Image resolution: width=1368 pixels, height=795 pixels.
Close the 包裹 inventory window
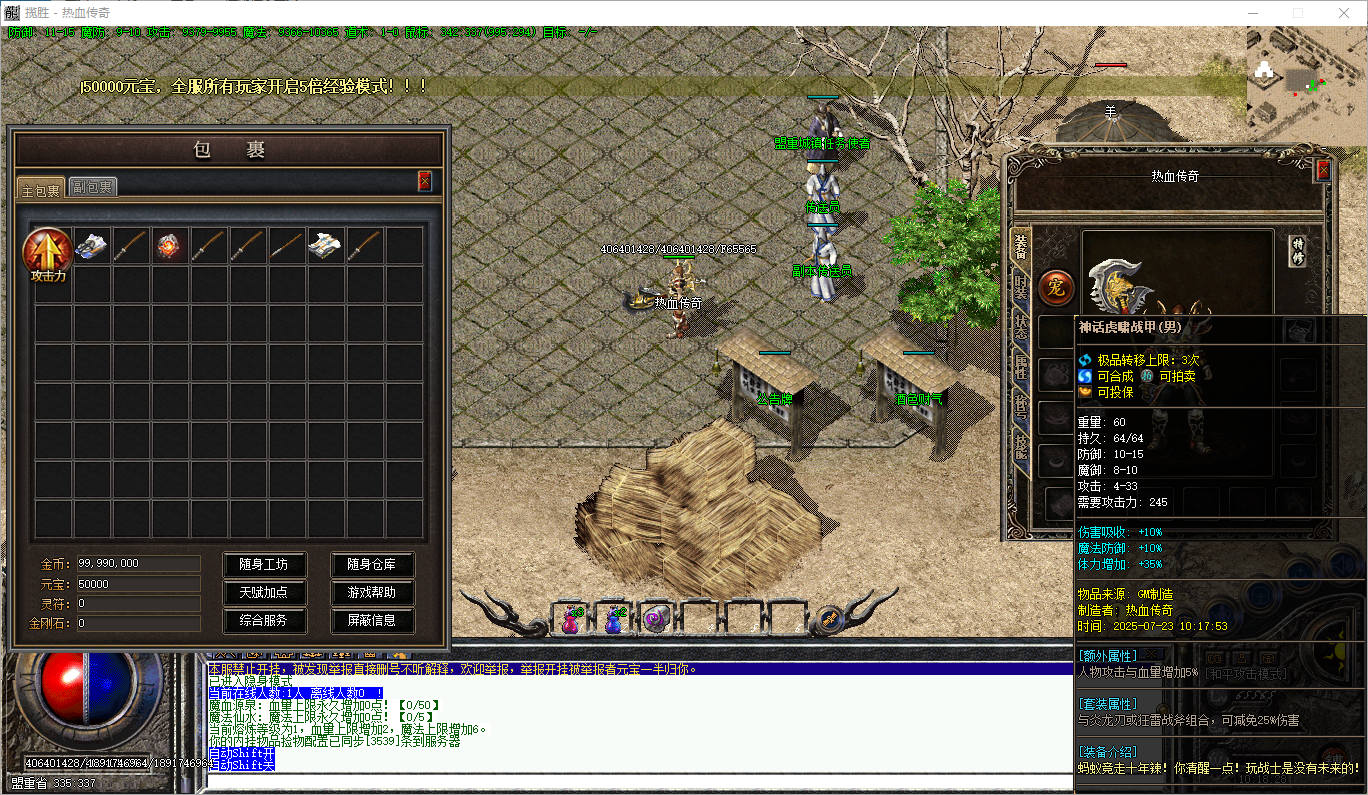[x=424, y=181]
